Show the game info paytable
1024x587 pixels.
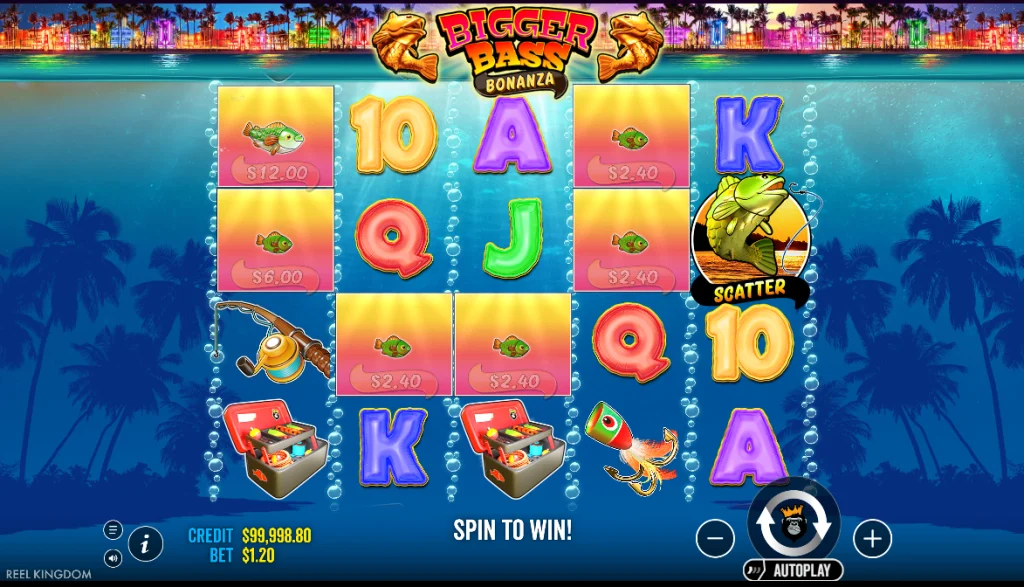(x=146, y=543)
